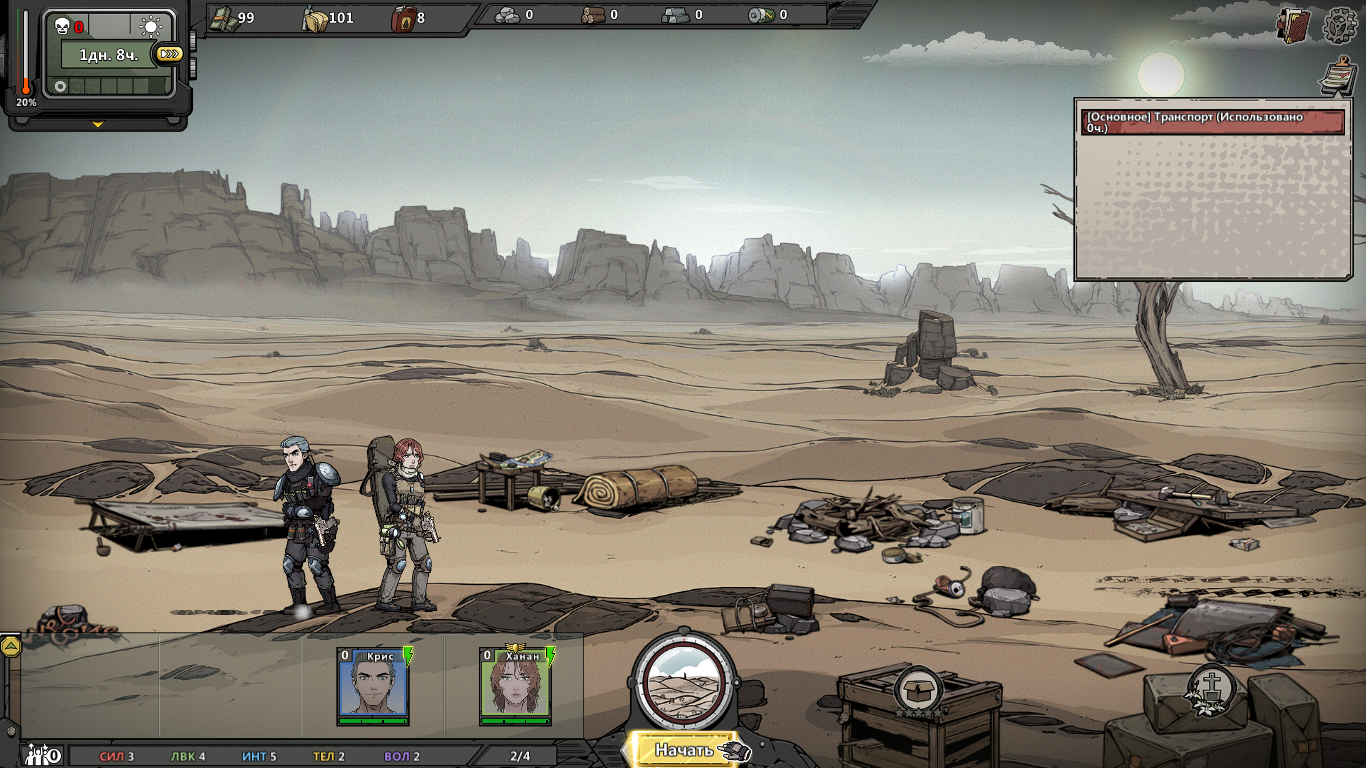The height and width of the screenshot is (768, 1366).
Task: Click the cash money resource icon
Action: (x=222, y=17)
